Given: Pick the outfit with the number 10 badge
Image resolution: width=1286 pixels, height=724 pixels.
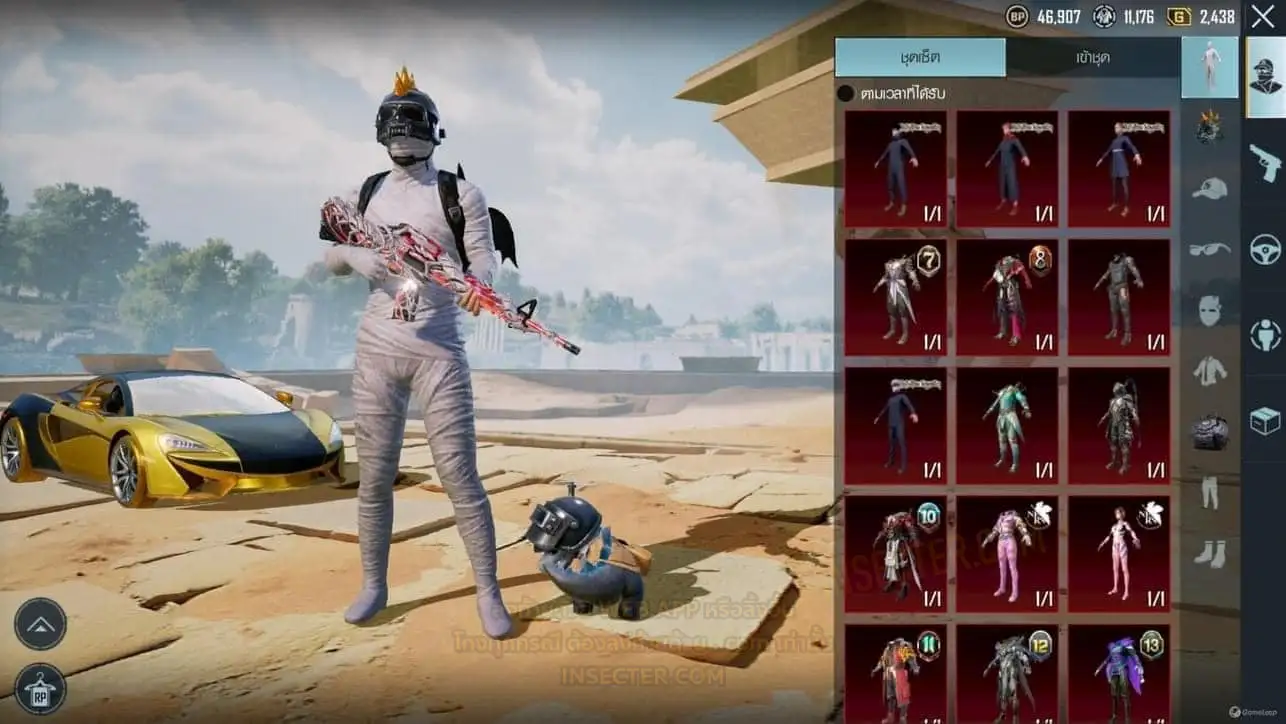Looking at the screenshot, I should click(x=895, y=553).
